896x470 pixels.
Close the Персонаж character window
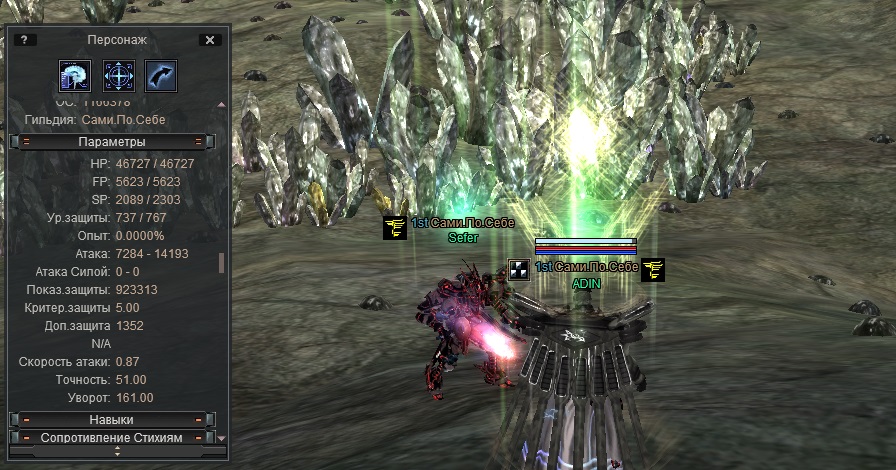[x=209, y=40]
